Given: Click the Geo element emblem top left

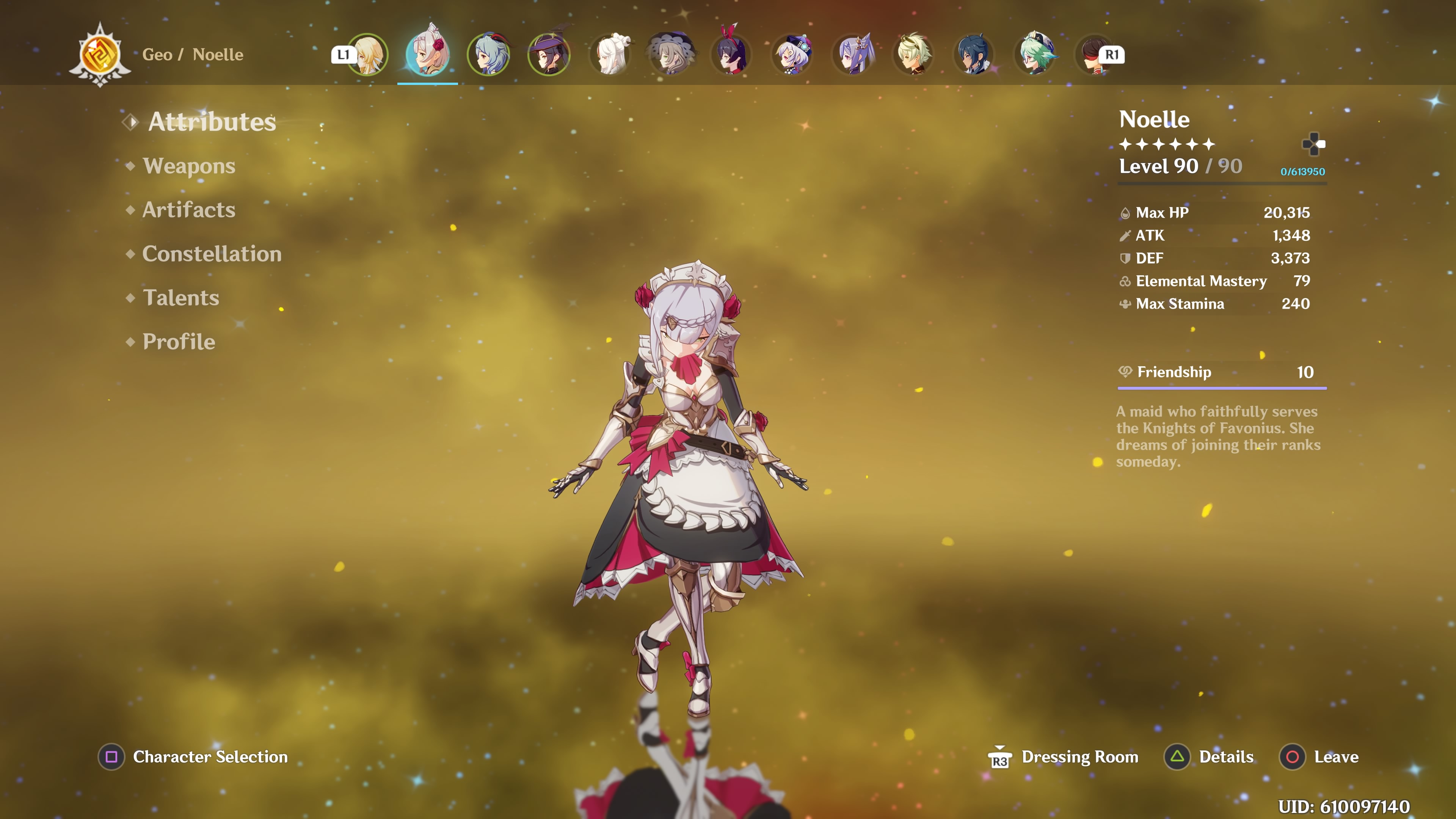Looking at the screenshot, I should point(100,55).
